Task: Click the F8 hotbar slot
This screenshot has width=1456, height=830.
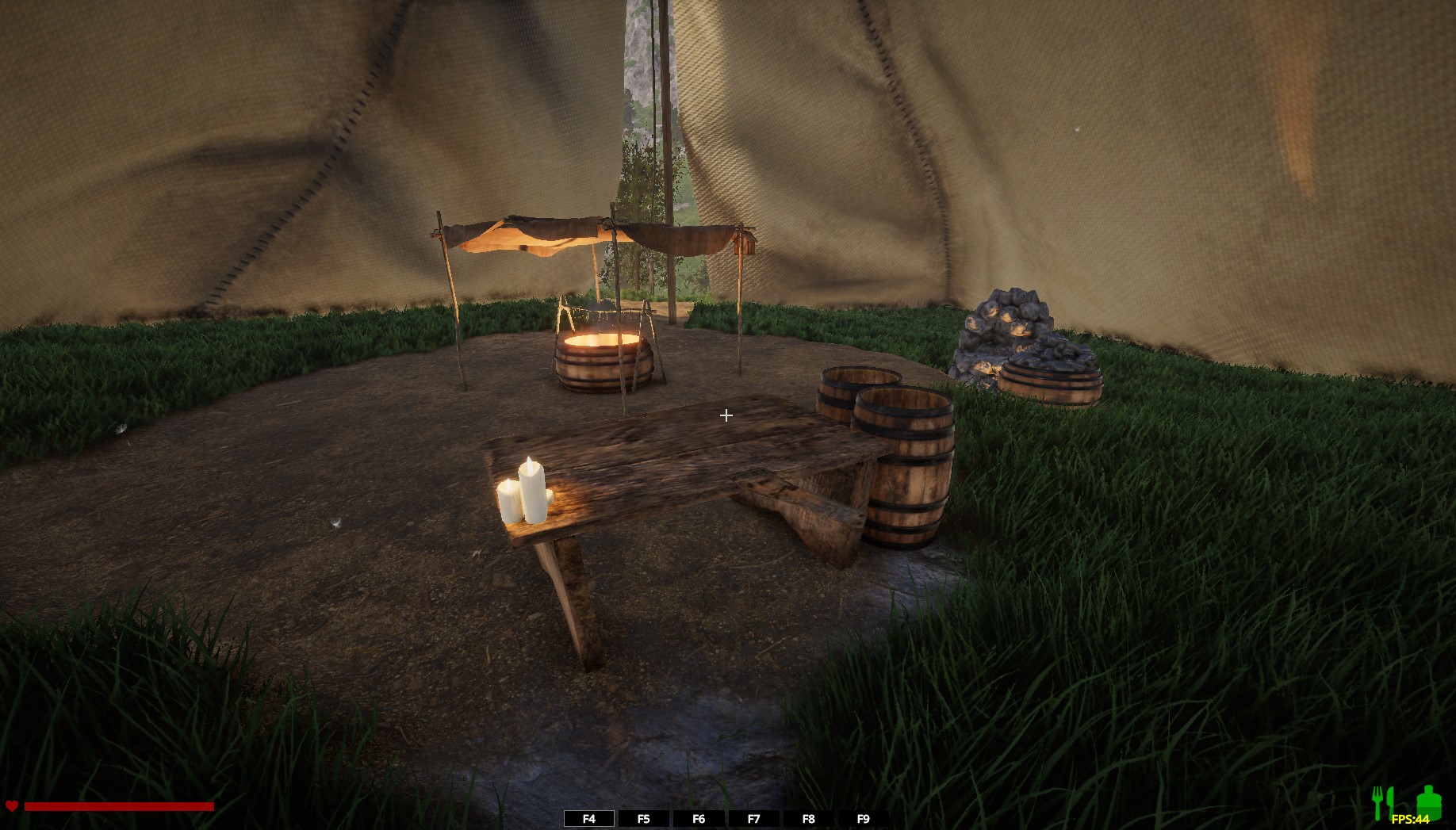Action: tap(808, 819)
